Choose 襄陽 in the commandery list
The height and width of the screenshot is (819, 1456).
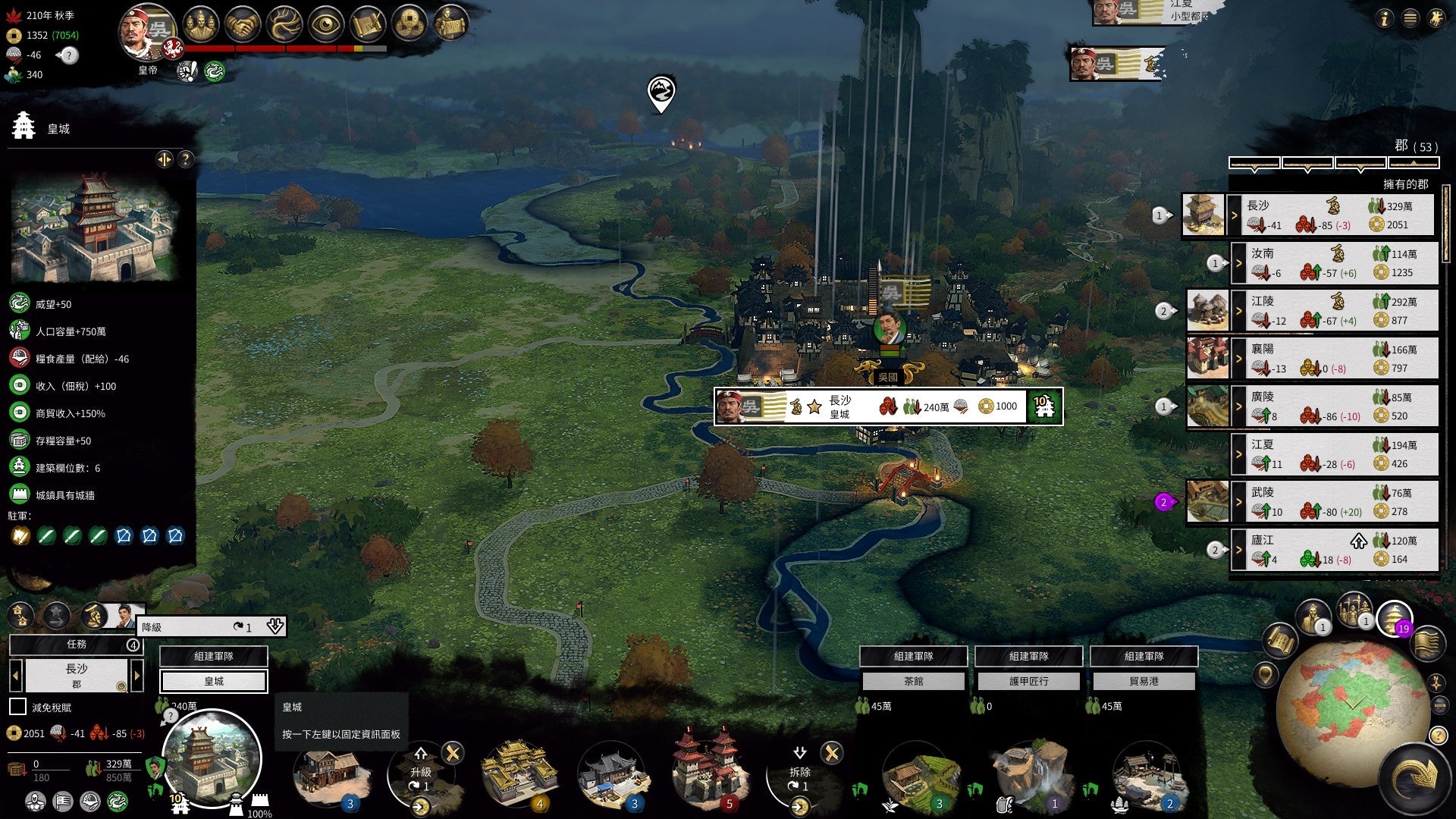coord(1336,359)
